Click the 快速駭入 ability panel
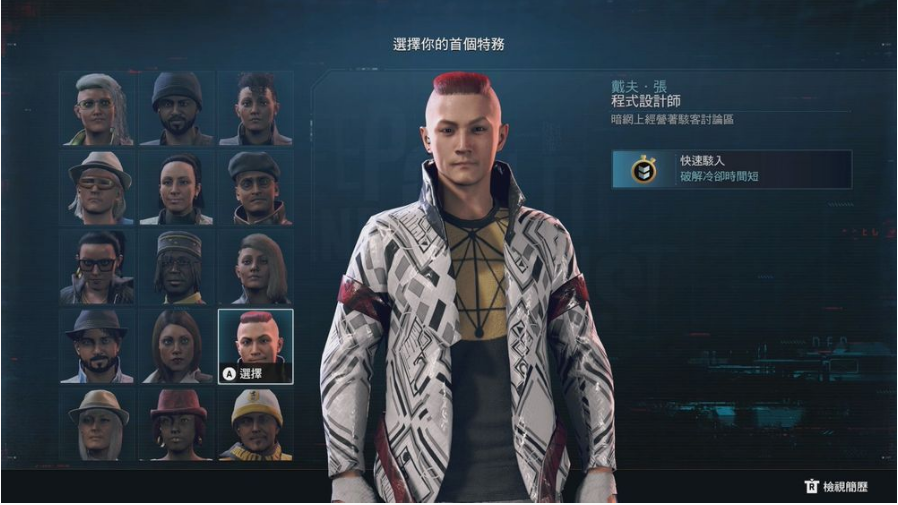 point(732,169)
